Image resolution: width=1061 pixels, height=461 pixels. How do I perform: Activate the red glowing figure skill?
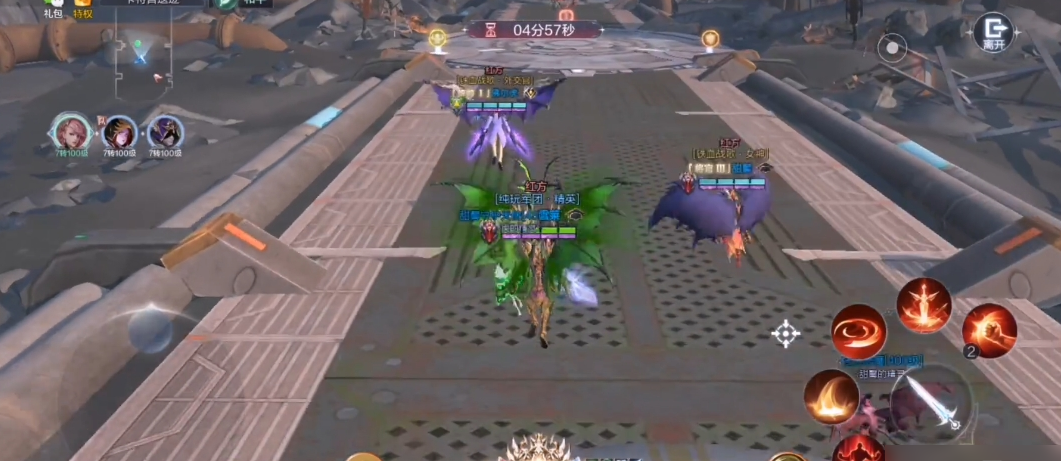(x=858, y=449)
